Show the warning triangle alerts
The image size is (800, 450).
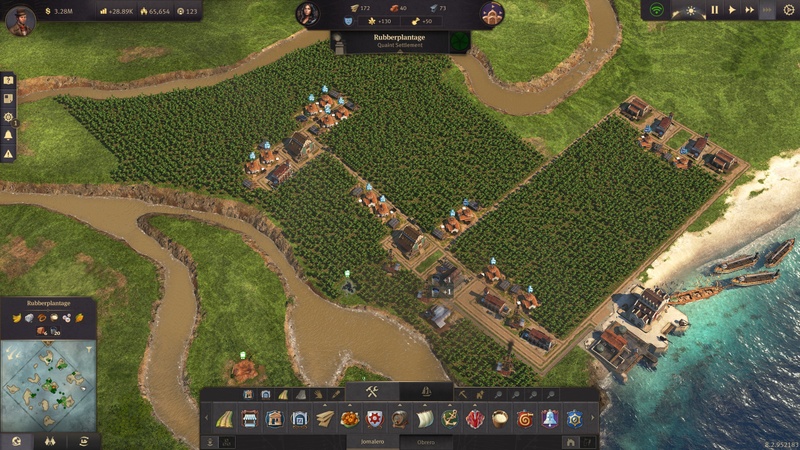8,153
